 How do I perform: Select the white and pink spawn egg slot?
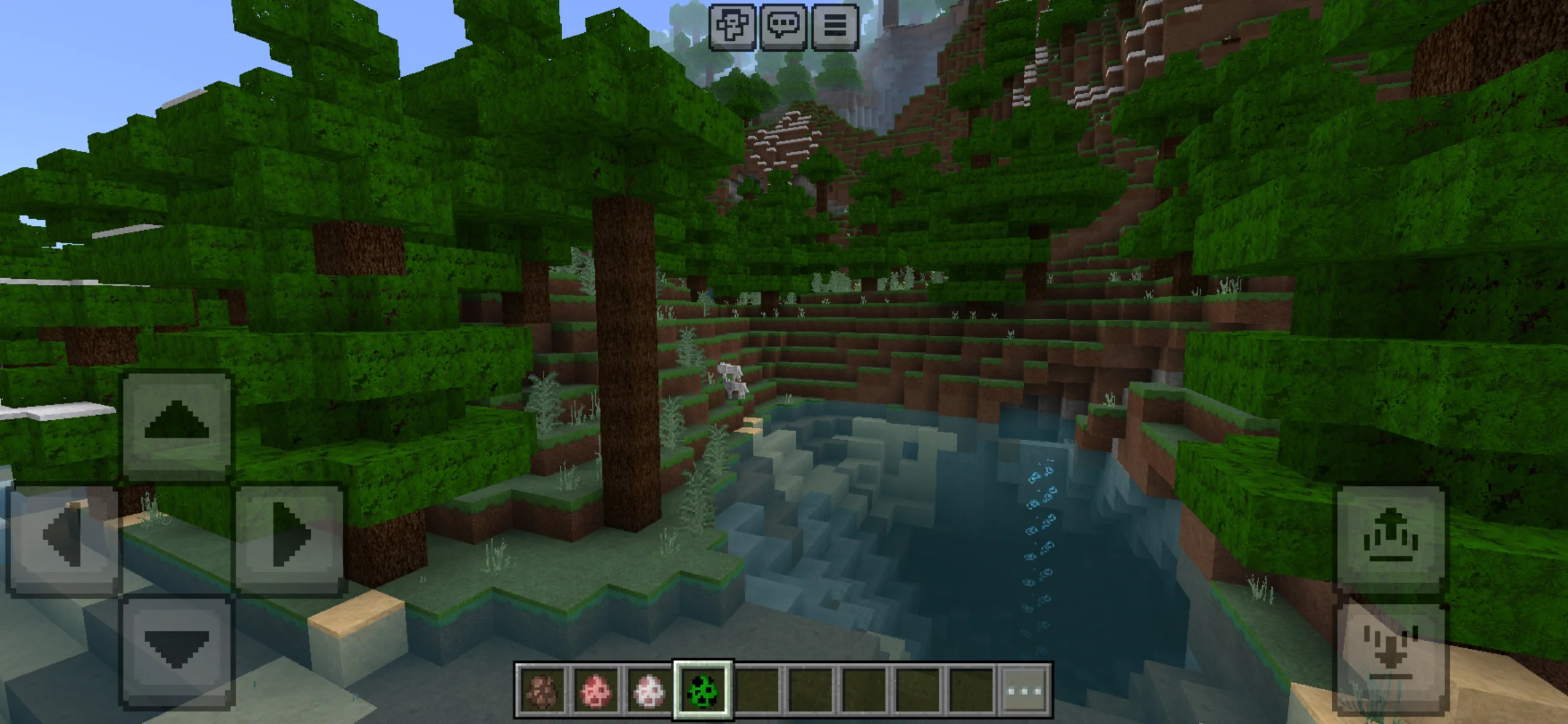click(649, 690)
